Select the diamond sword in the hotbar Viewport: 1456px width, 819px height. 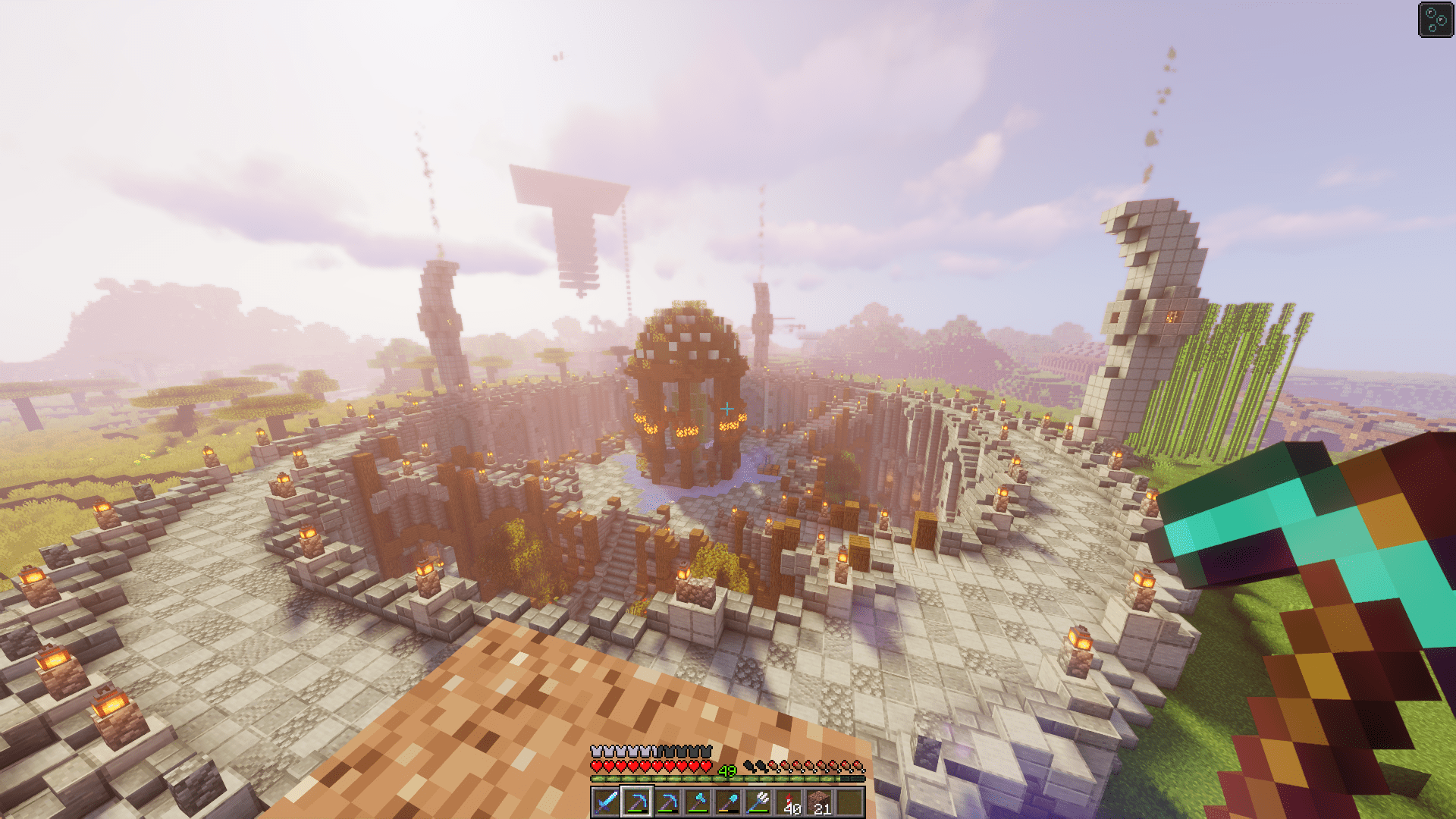pos(605,802)
